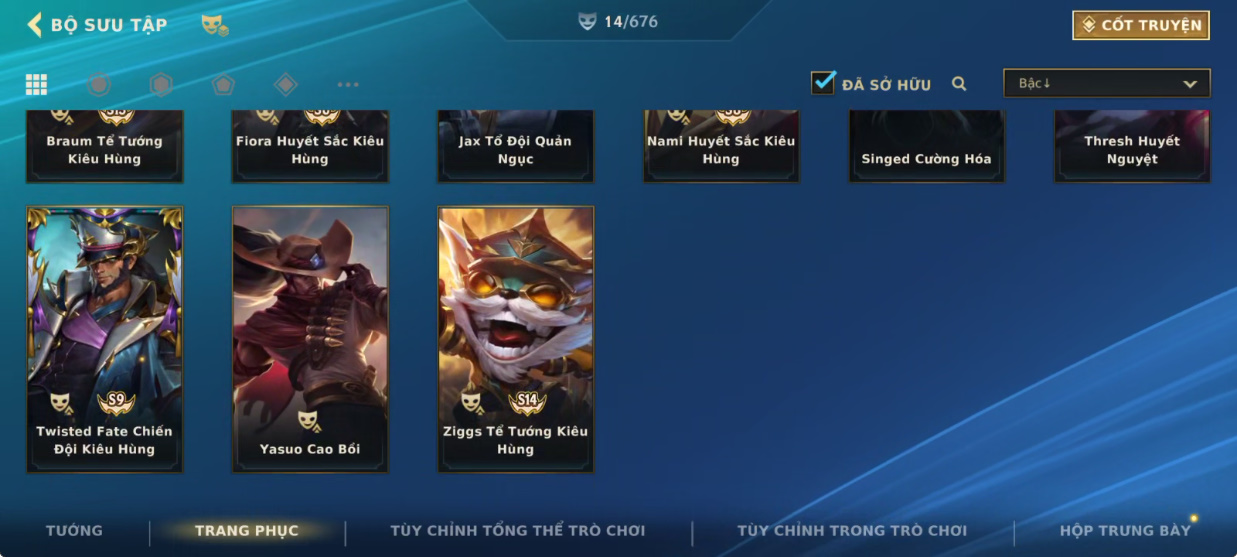Select the all-skins grid filter icon
This screenshot has height=557, width=1237.
36,84
